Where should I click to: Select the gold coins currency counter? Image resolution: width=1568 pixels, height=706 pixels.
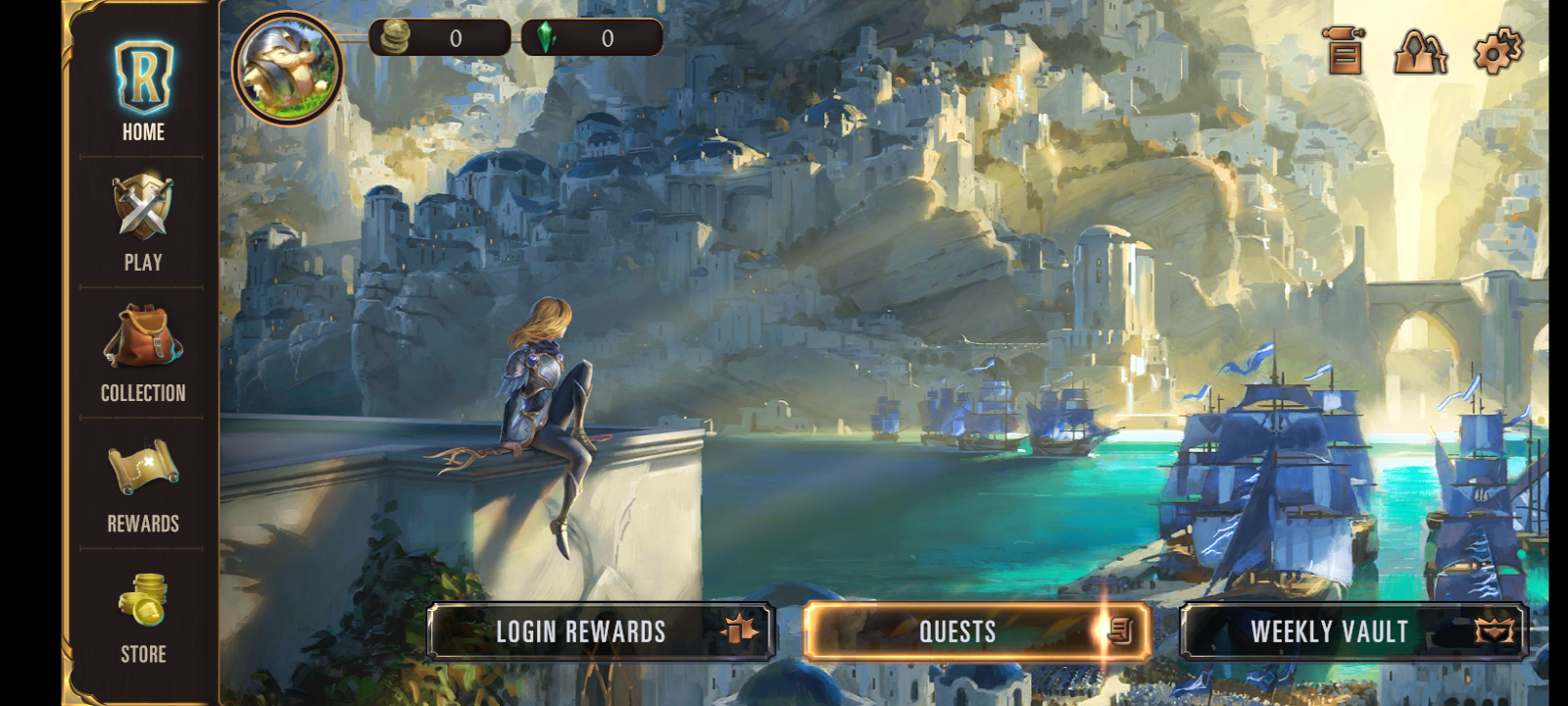pos(439,38)
